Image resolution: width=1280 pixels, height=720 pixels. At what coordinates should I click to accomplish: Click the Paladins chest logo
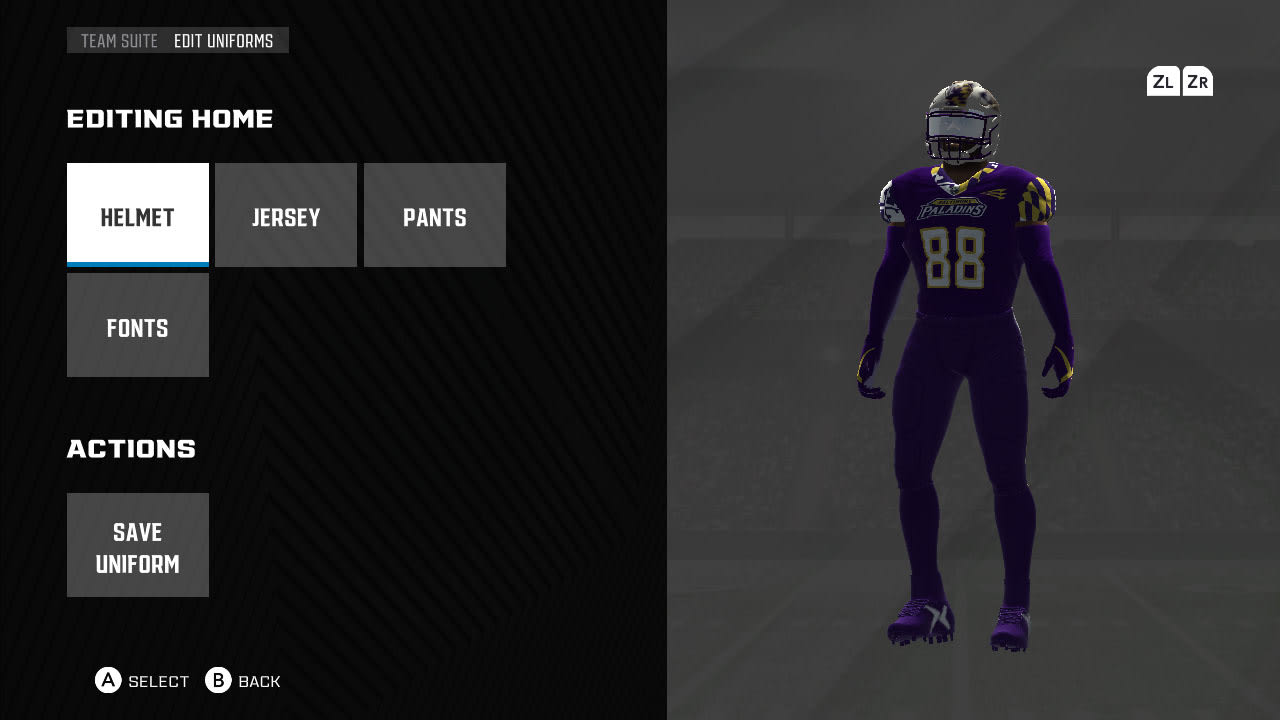click(x=952, y=207)
